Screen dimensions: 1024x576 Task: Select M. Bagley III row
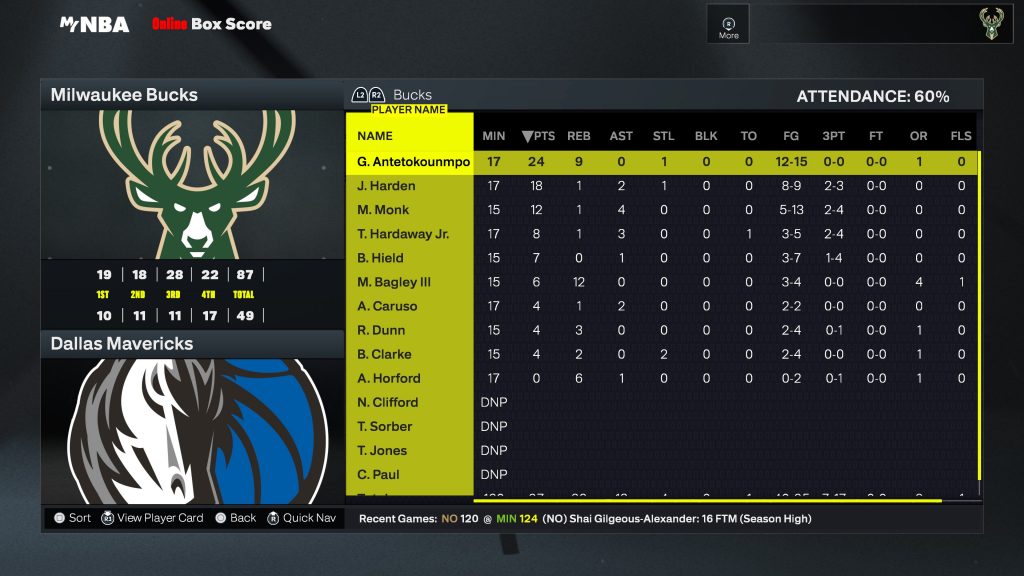click(x=394, y=282)
